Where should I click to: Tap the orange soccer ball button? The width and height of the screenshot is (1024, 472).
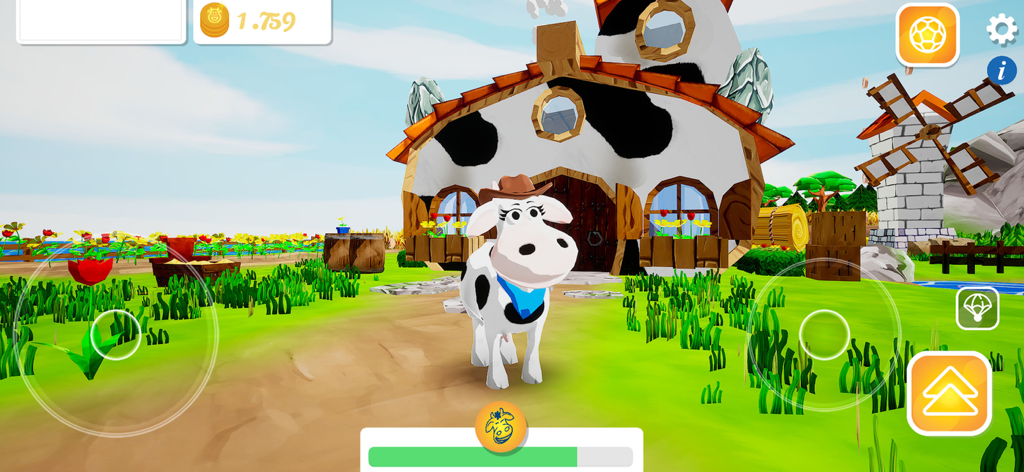tap(927, 35)
